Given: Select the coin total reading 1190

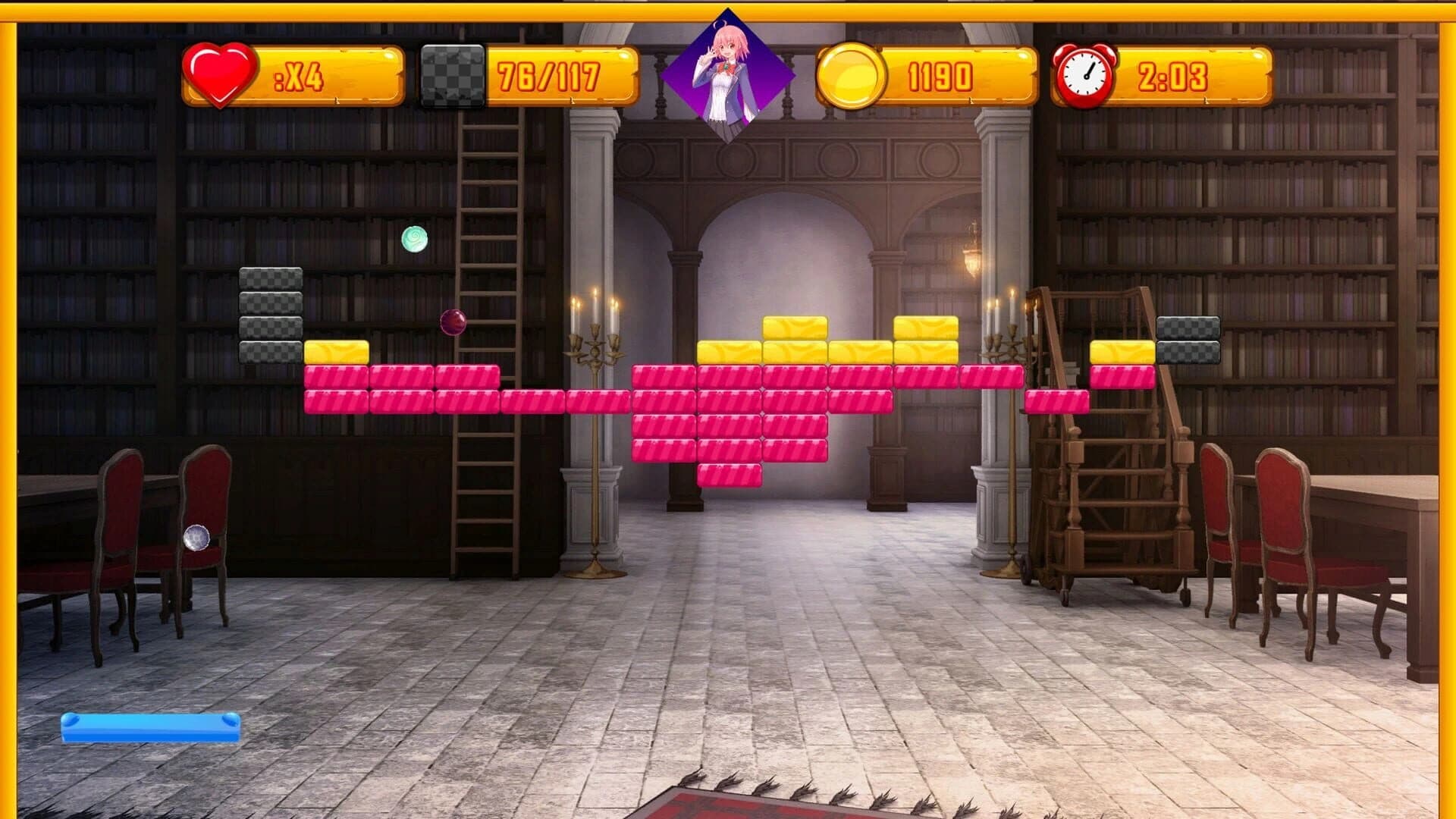Looking at the screenshot, I should pyautogui.click(x=939, y=74).
